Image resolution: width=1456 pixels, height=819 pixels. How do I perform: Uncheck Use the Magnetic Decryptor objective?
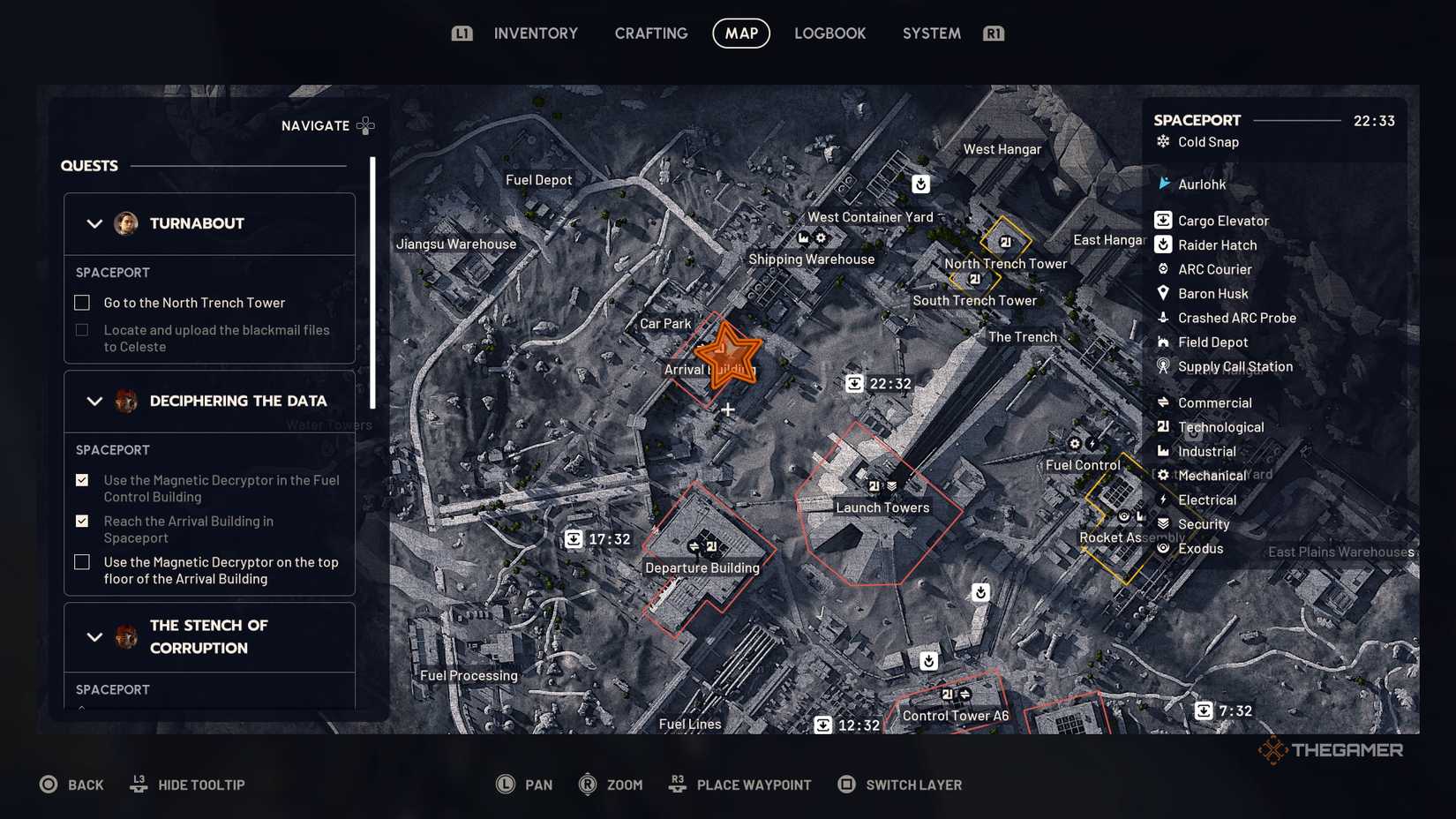coord(81,480)
